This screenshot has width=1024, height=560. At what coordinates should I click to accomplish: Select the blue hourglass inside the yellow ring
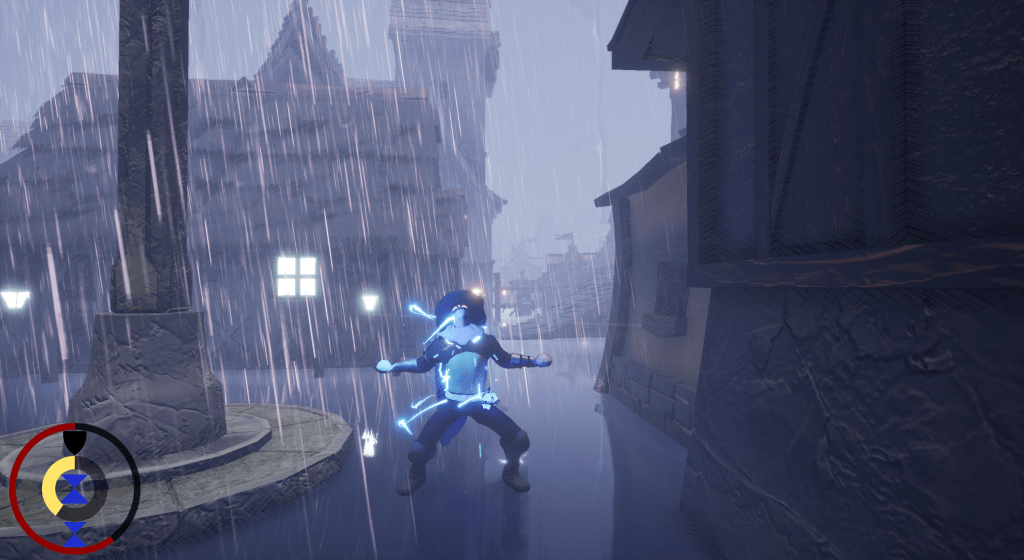[74, 487]
